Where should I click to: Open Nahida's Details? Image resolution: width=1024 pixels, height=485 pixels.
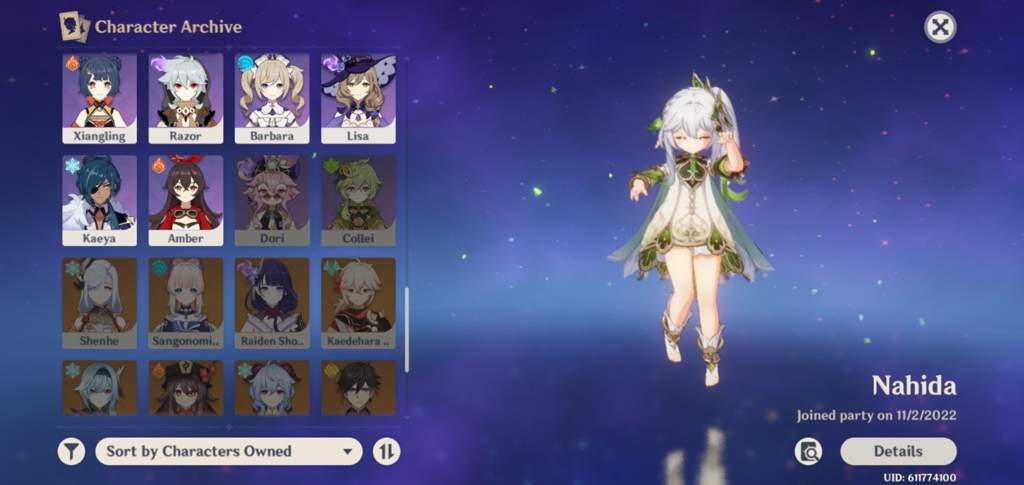(x=898, y=451)
